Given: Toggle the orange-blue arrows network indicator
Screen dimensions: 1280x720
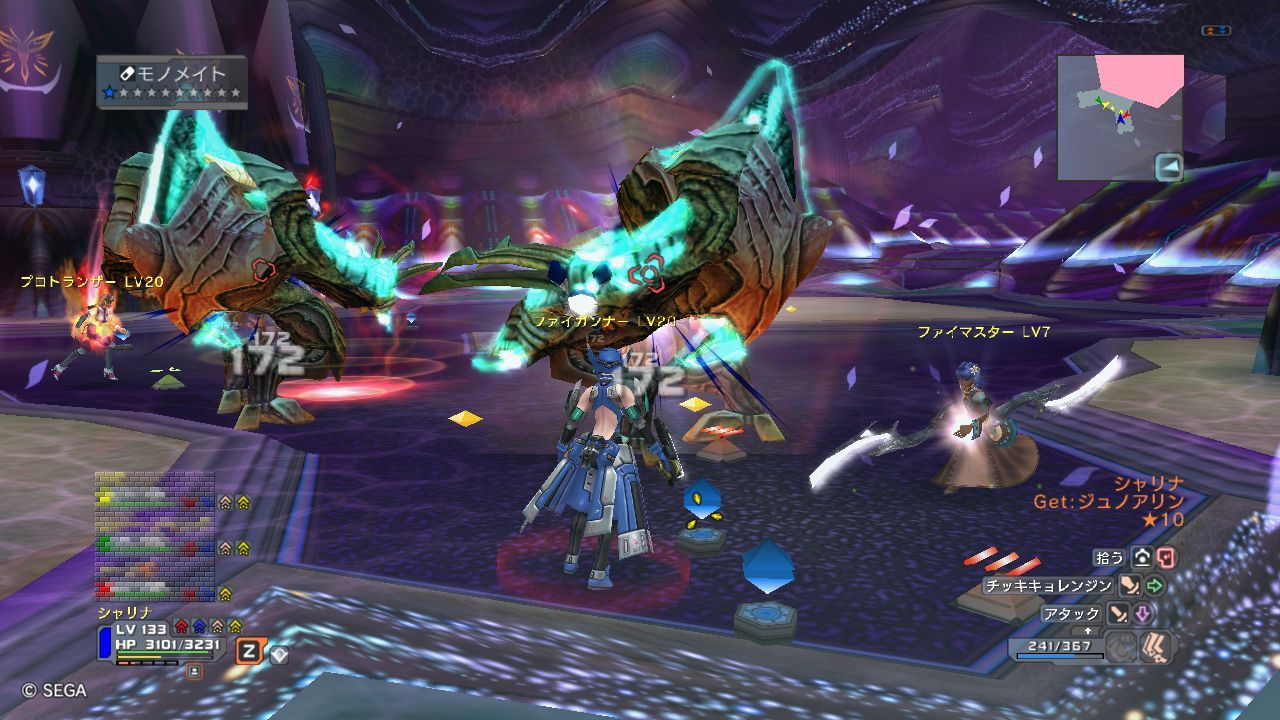Looking at the screenshot, I should pos(1215,31).
